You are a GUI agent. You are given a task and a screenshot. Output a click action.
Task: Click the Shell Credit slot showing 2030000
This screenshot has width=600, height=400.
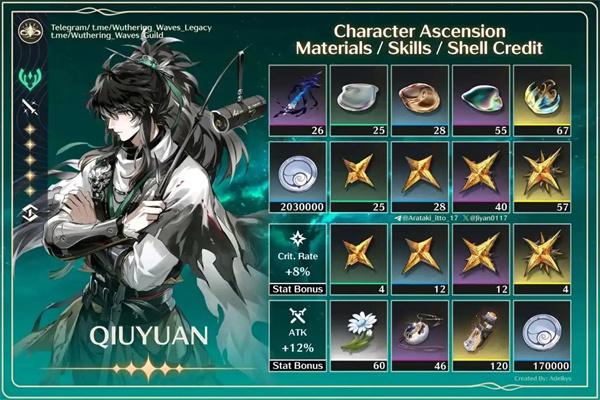point(300,176)
